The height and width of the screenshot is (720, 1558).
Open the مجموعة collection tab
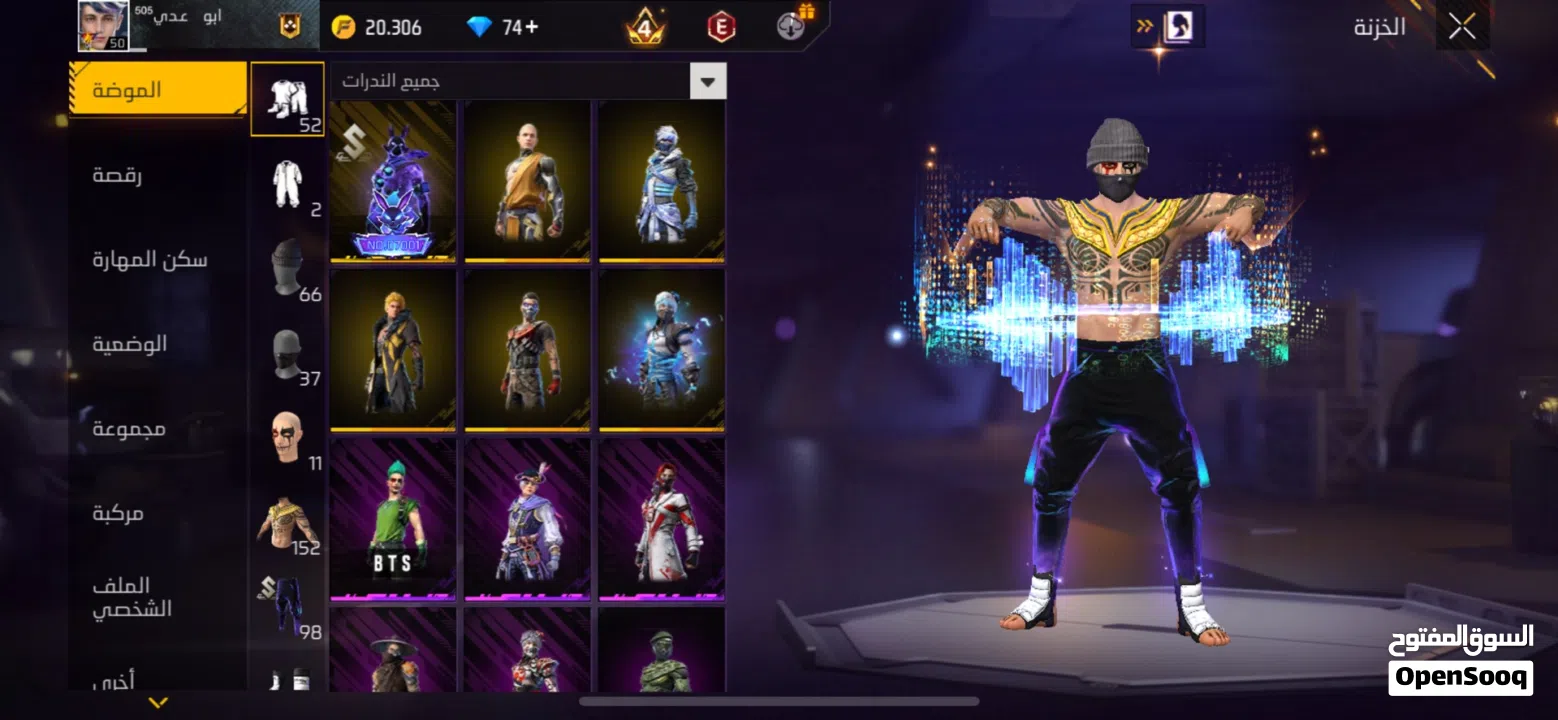[x=130, y=429]
